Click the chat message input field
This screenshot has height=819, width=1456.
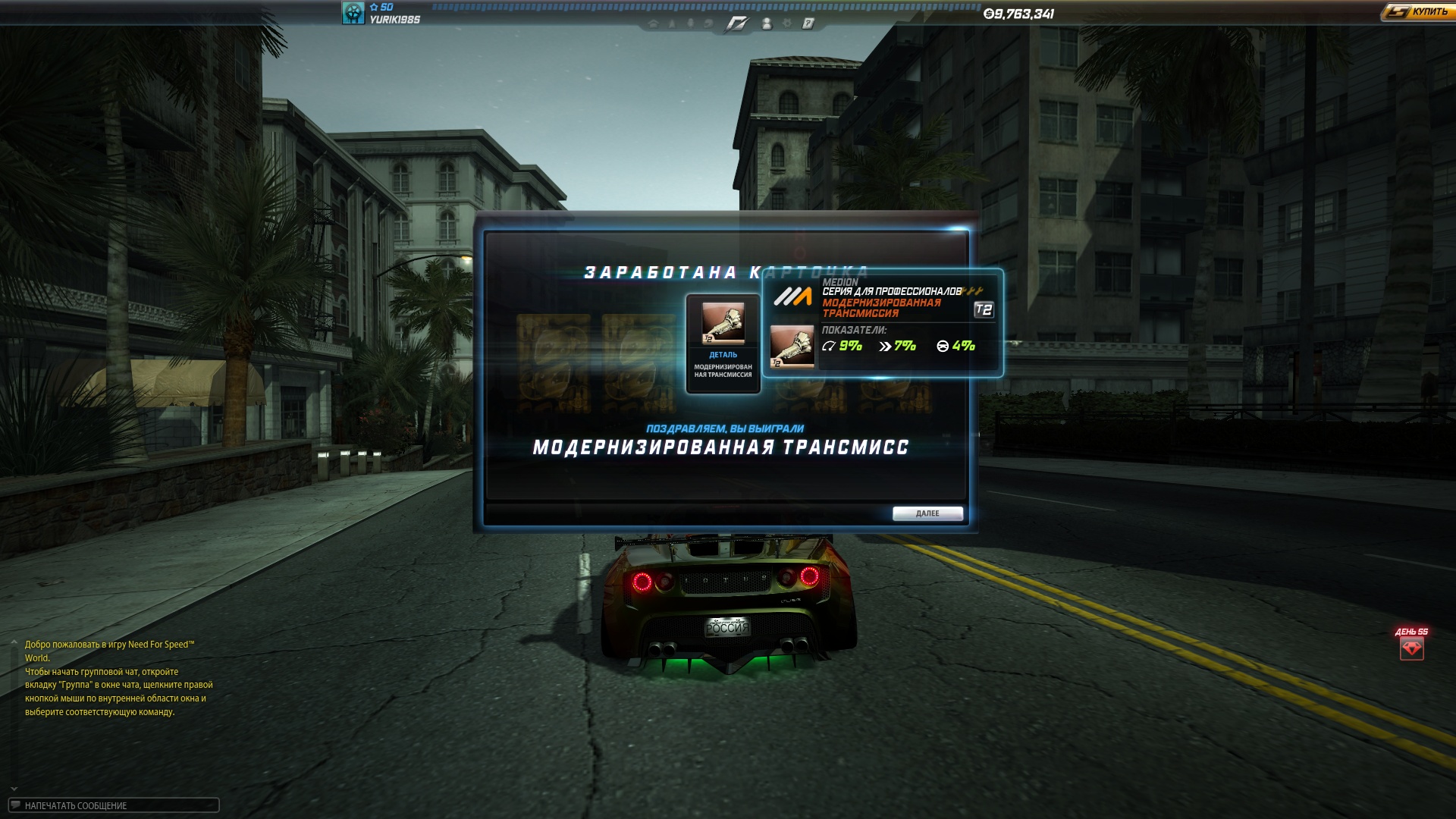tap(114, 805)
